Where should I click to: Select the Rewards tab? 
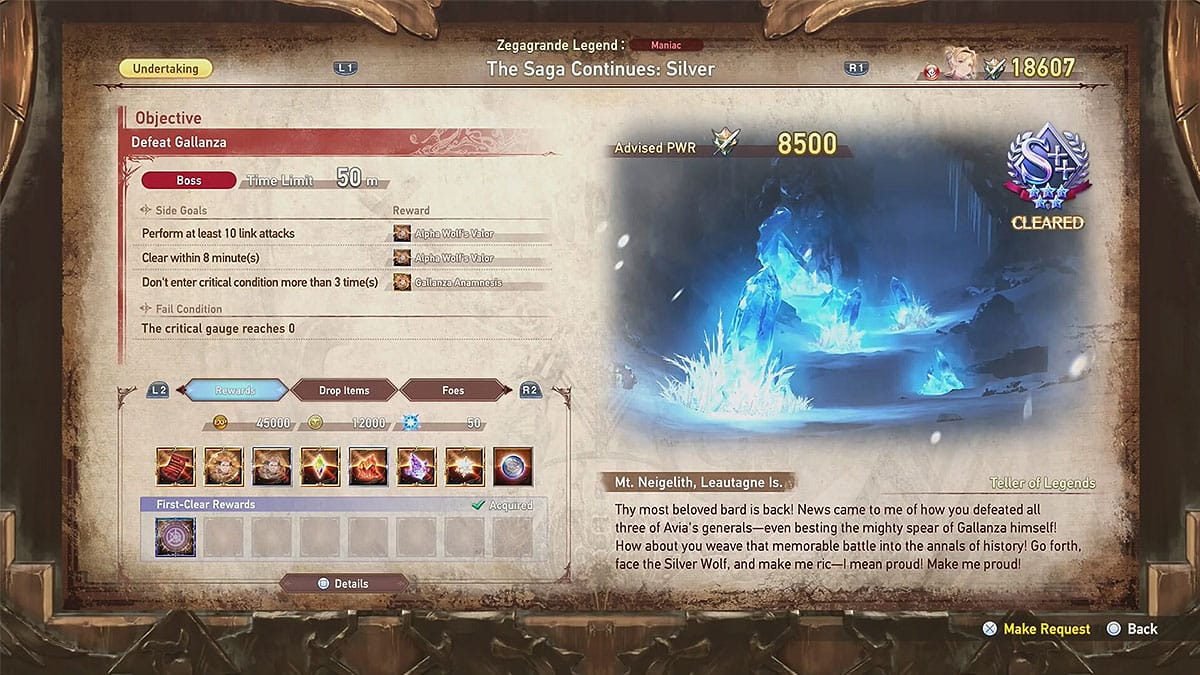coord(235,390)
